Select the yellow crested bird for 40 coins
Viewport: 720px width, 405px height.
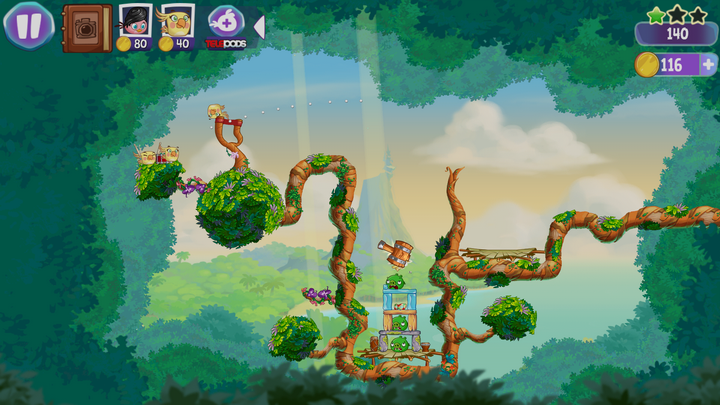coord(177,22)
